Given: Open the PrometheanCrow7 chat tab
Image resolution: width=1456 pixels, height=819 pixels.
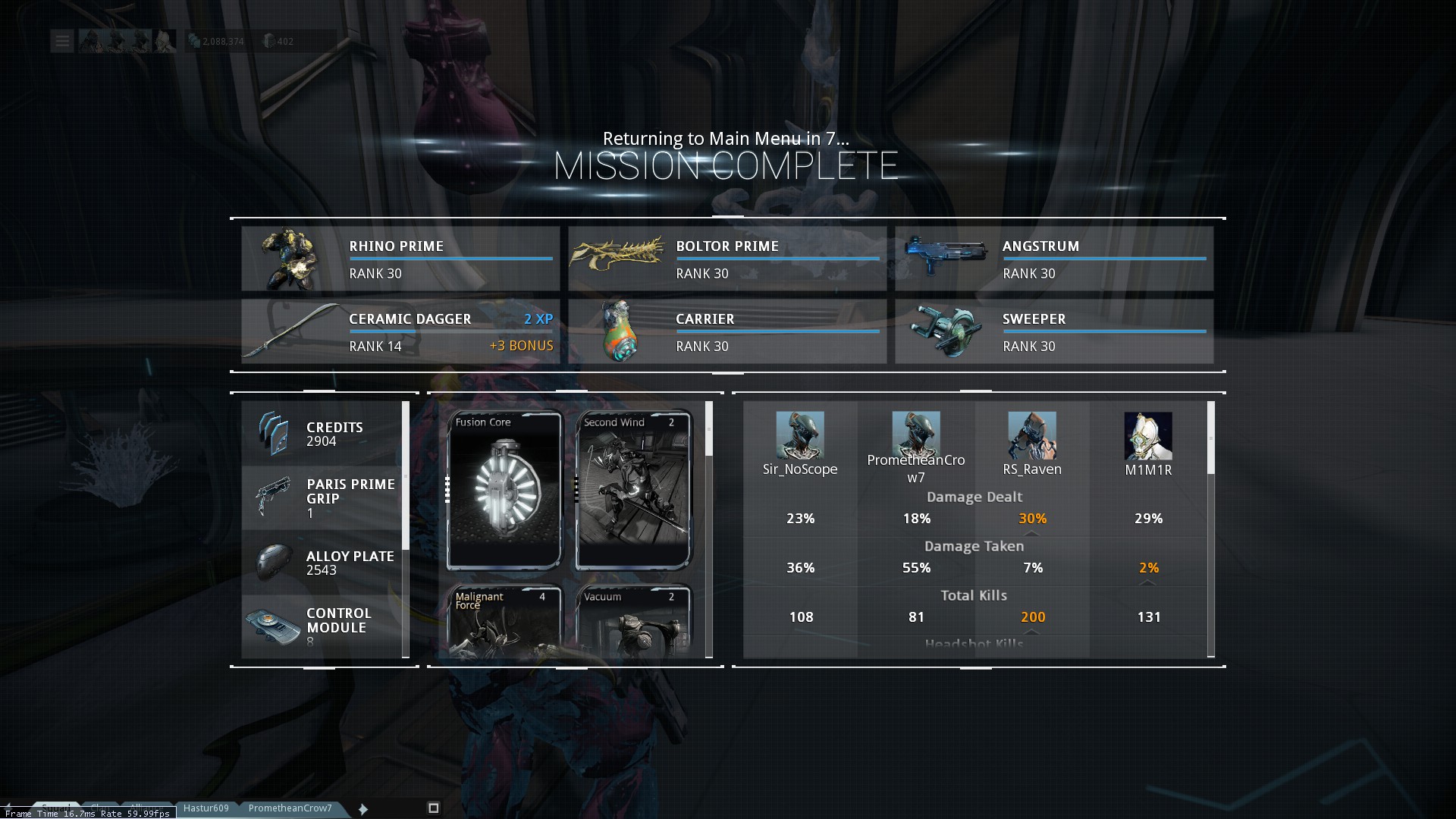Looking at the screenshot, I should point(290,808).
